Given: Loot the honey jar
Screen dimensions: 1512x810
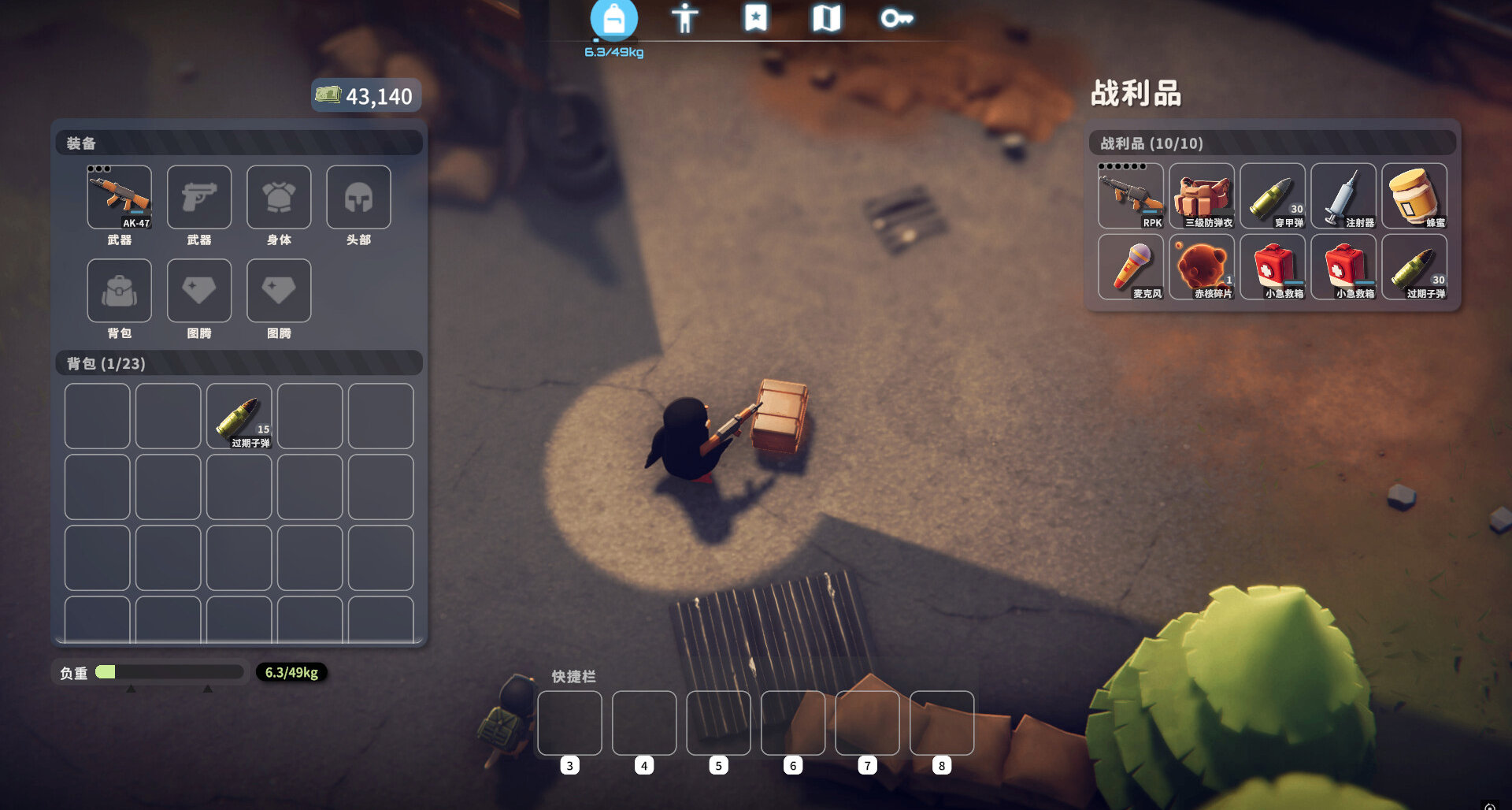Looking at the screenshot, I should [x=1414, y=196].
